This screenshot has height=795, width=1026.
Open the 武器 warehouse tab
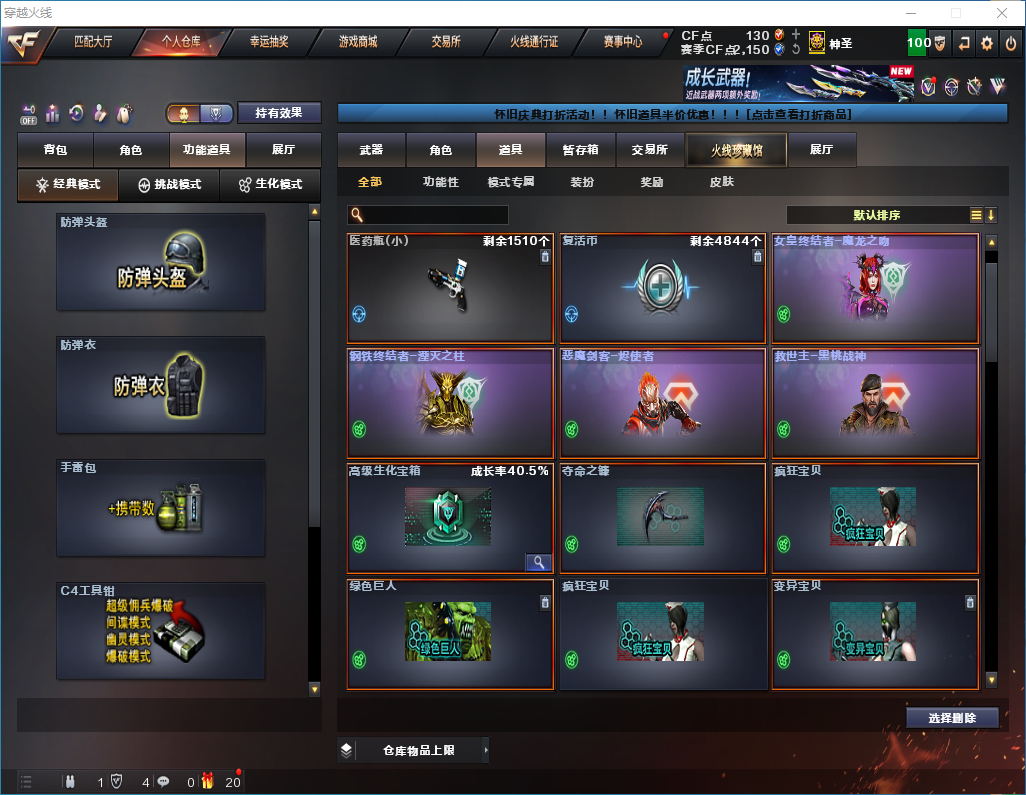click(x=371, y=150)
